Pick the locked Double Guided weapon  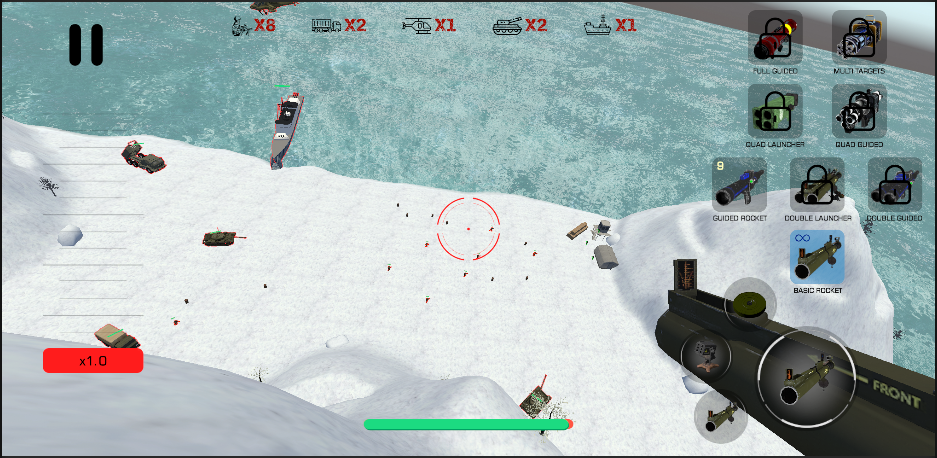tap(894, 185)
